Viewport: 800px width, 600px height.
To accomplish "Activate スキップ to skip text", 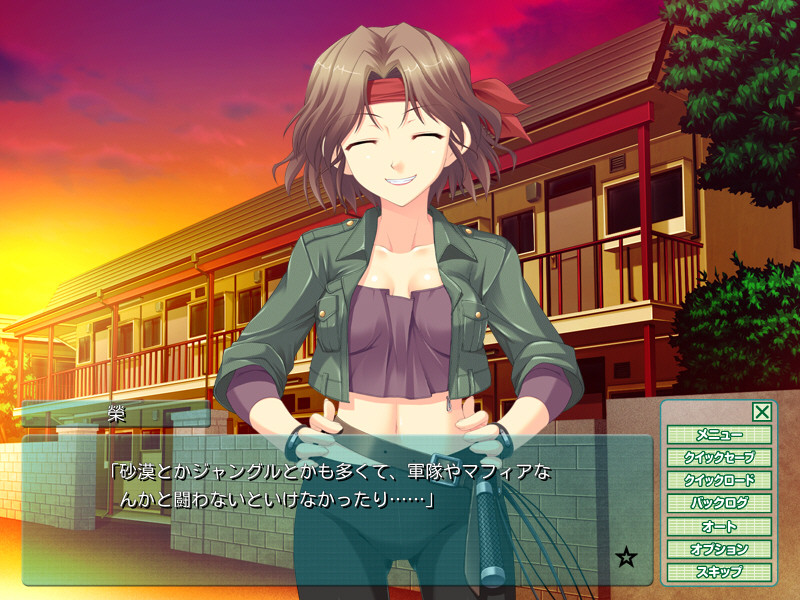I will point(719,573).
